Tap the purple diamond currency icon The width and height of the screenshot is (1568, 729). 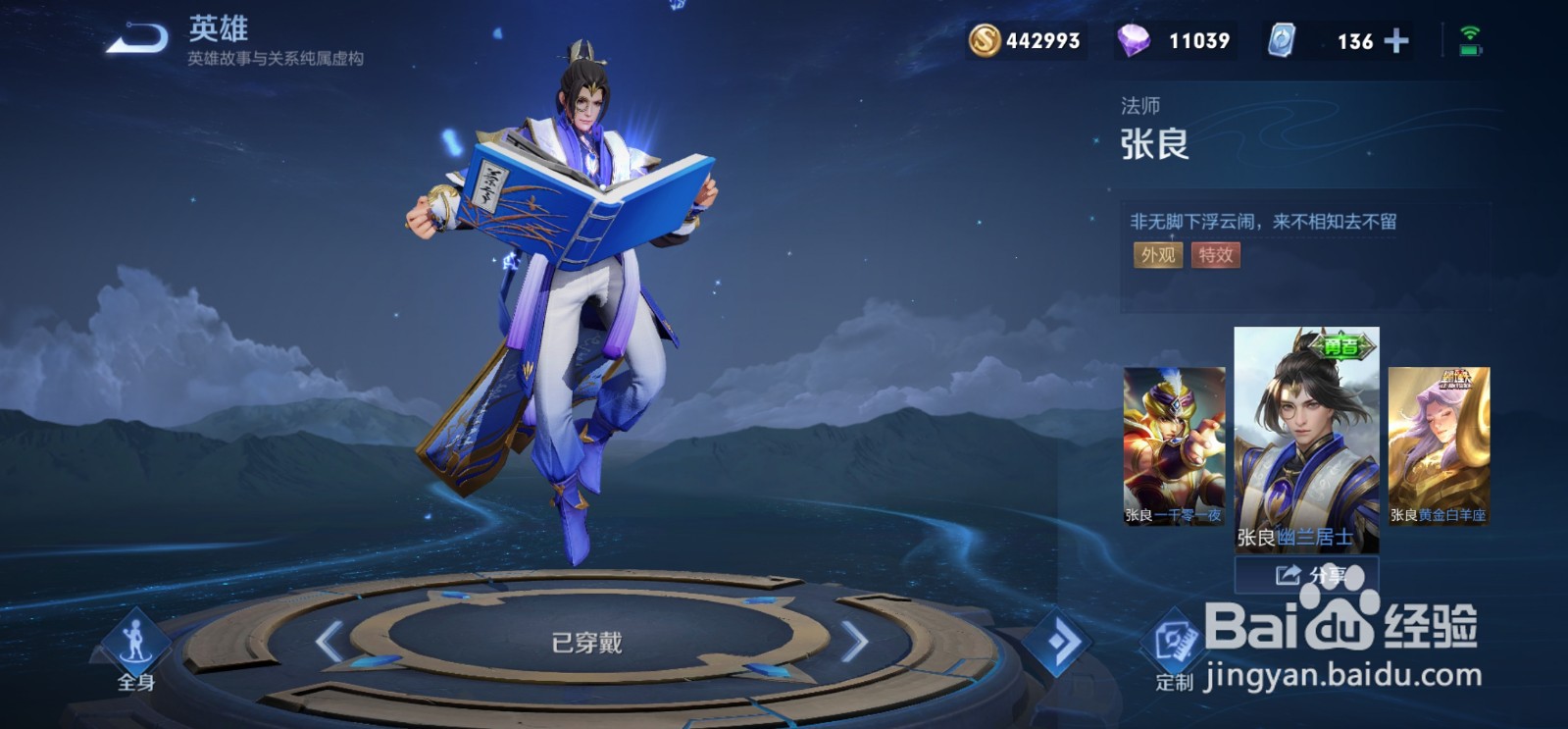click(x=1135, y=40)
